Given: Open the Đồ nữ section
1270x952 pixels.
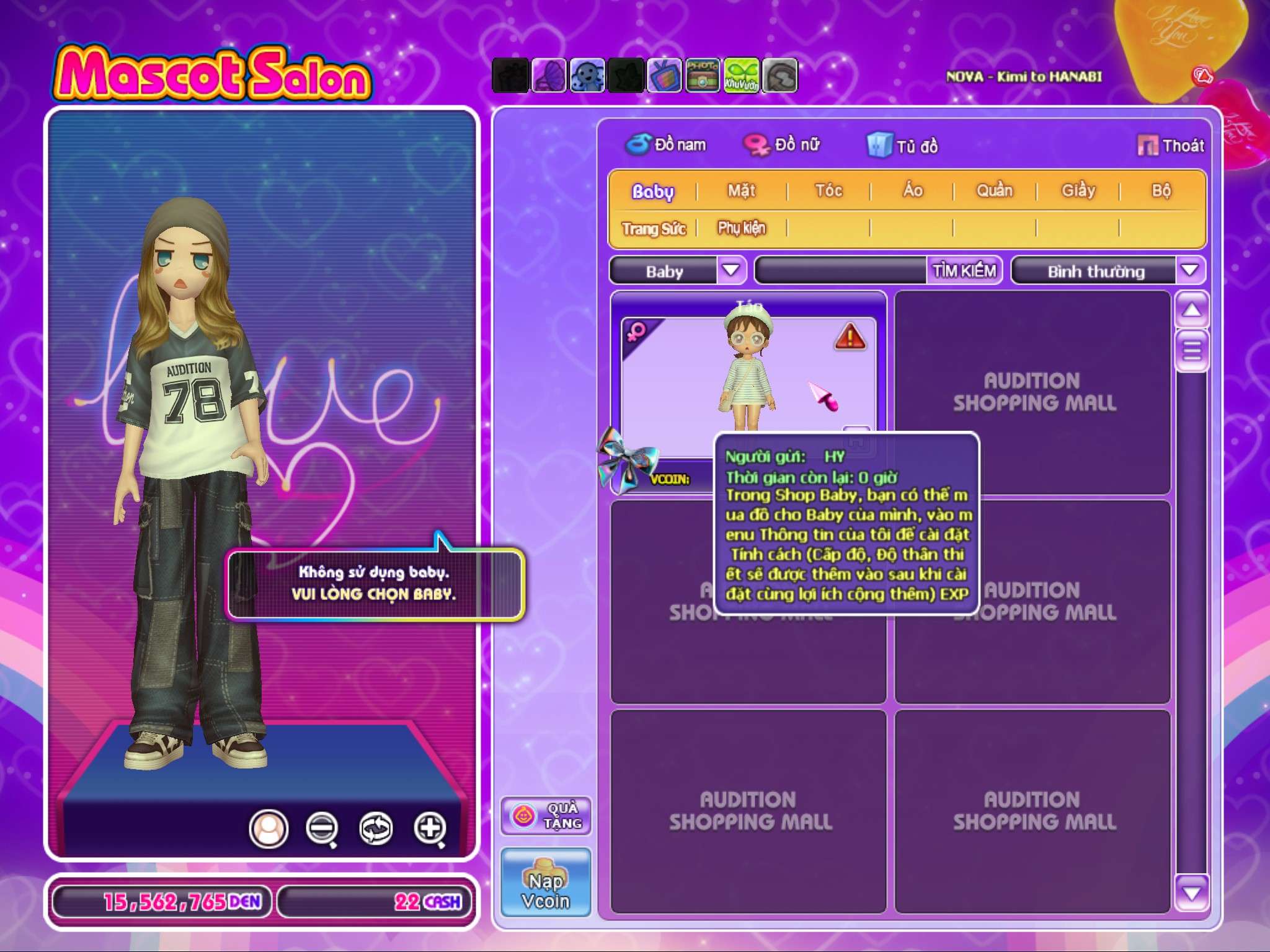Looking at the screenshot, I should click(783, 145).
